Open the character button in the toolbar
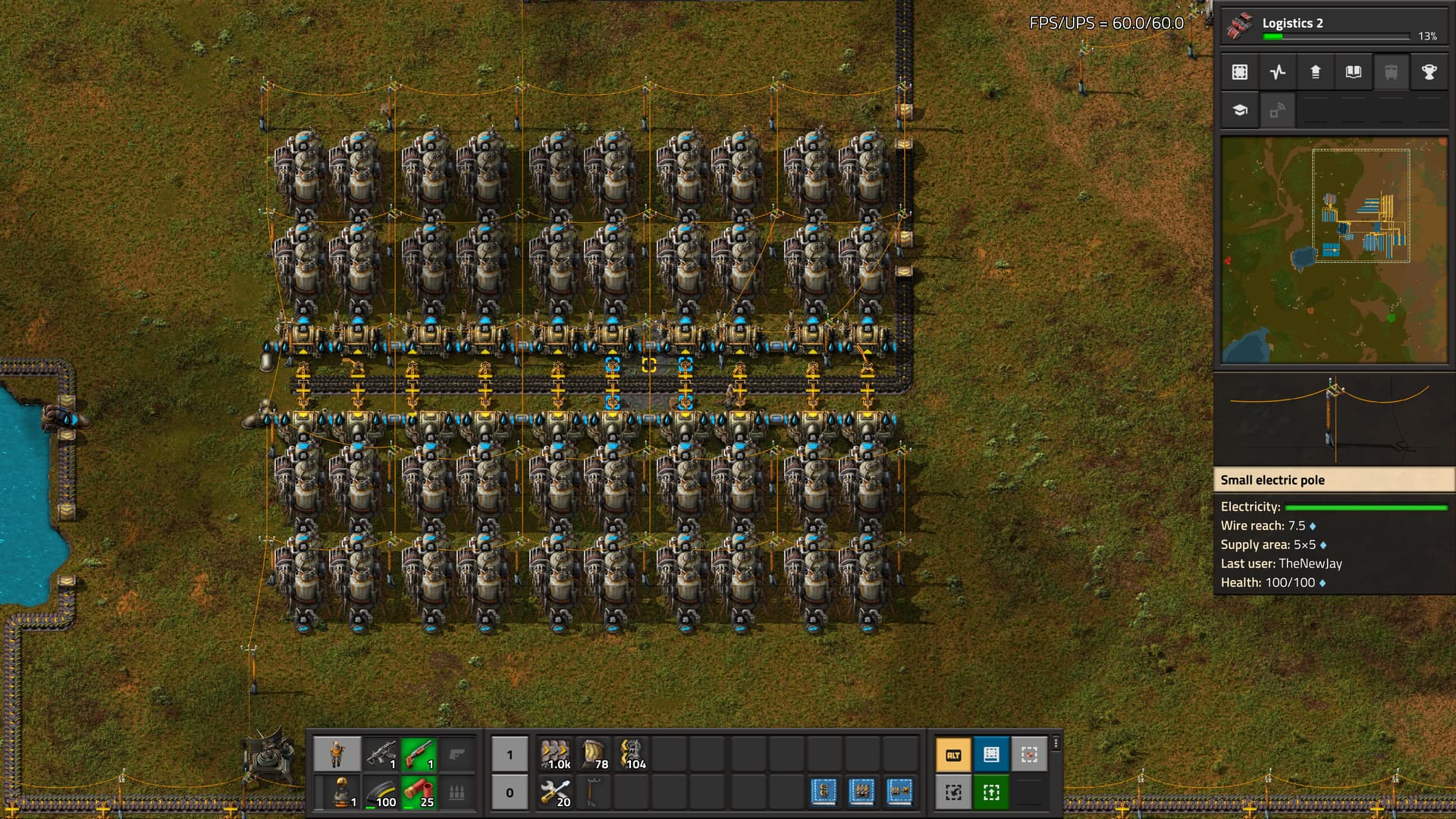This screenshot has height=819, width=1456. [337, 755]
